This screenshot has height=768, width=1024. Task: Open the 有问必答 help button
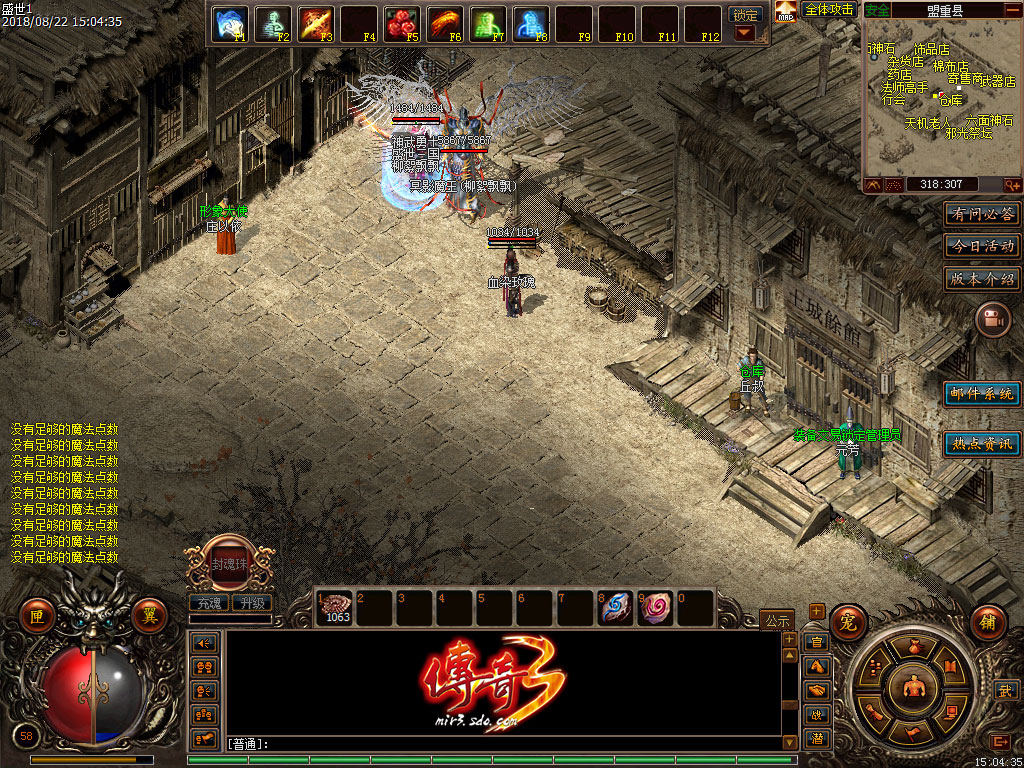[x=983, y=214]
